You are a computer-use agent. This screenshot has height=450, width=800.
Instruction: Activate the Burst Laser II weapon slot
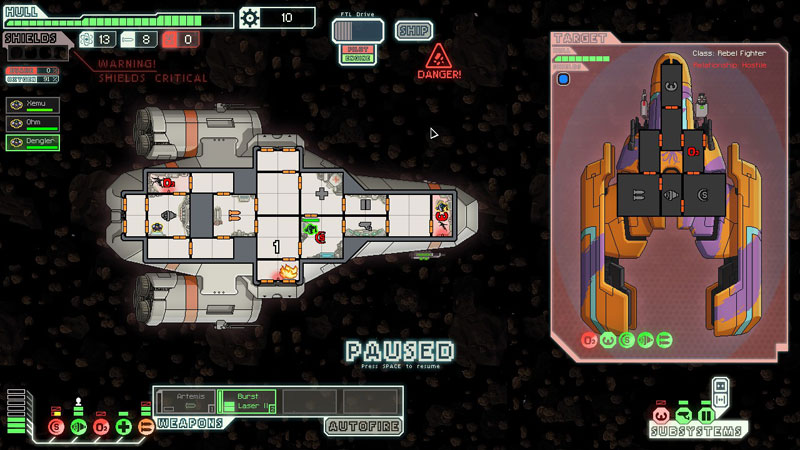point(247,401)
